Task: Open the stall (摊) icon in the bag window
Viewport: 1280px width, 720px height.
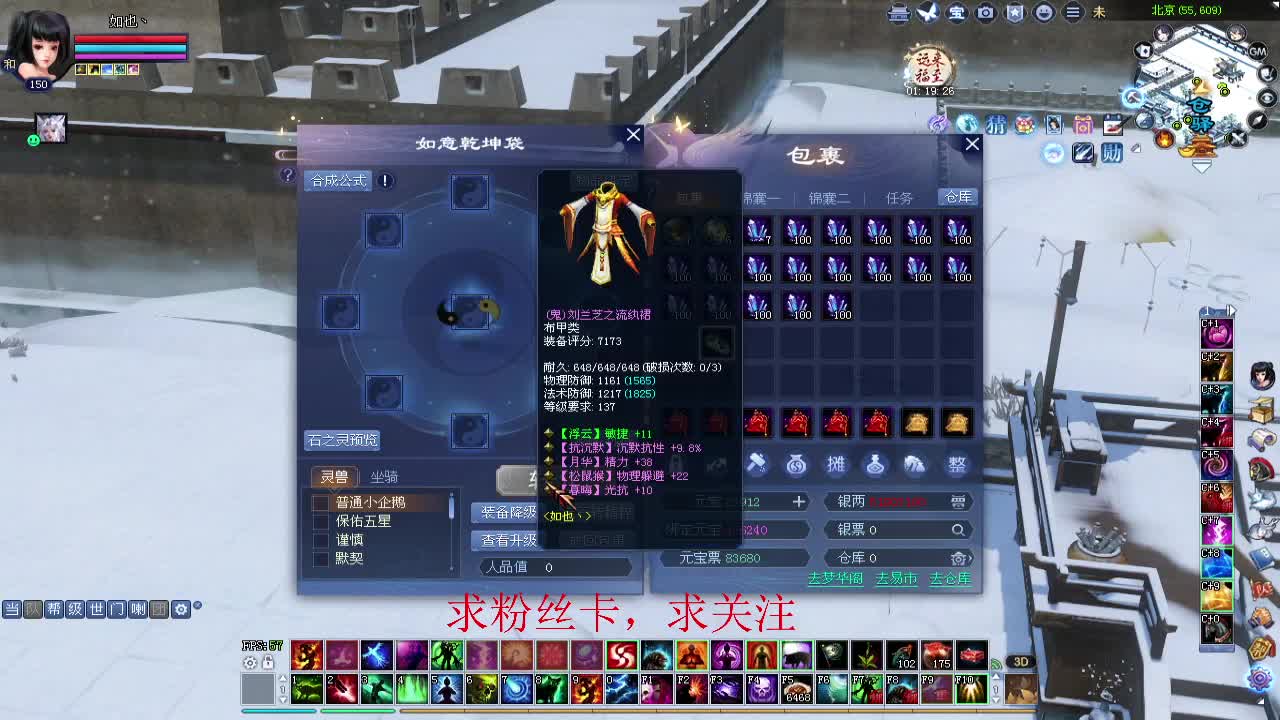Action: point(837,463)
